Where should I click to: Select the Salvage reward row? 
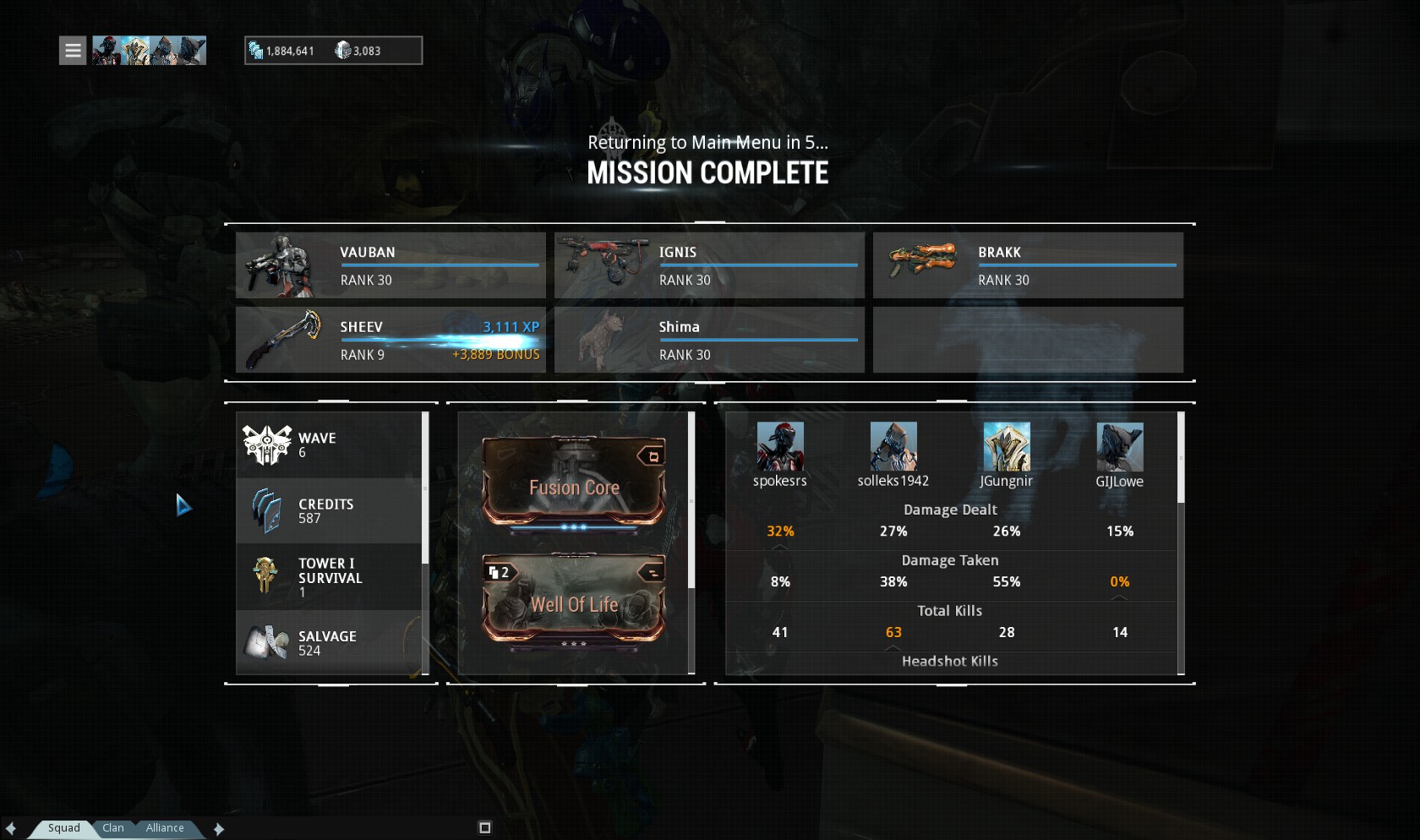point(330,642)
